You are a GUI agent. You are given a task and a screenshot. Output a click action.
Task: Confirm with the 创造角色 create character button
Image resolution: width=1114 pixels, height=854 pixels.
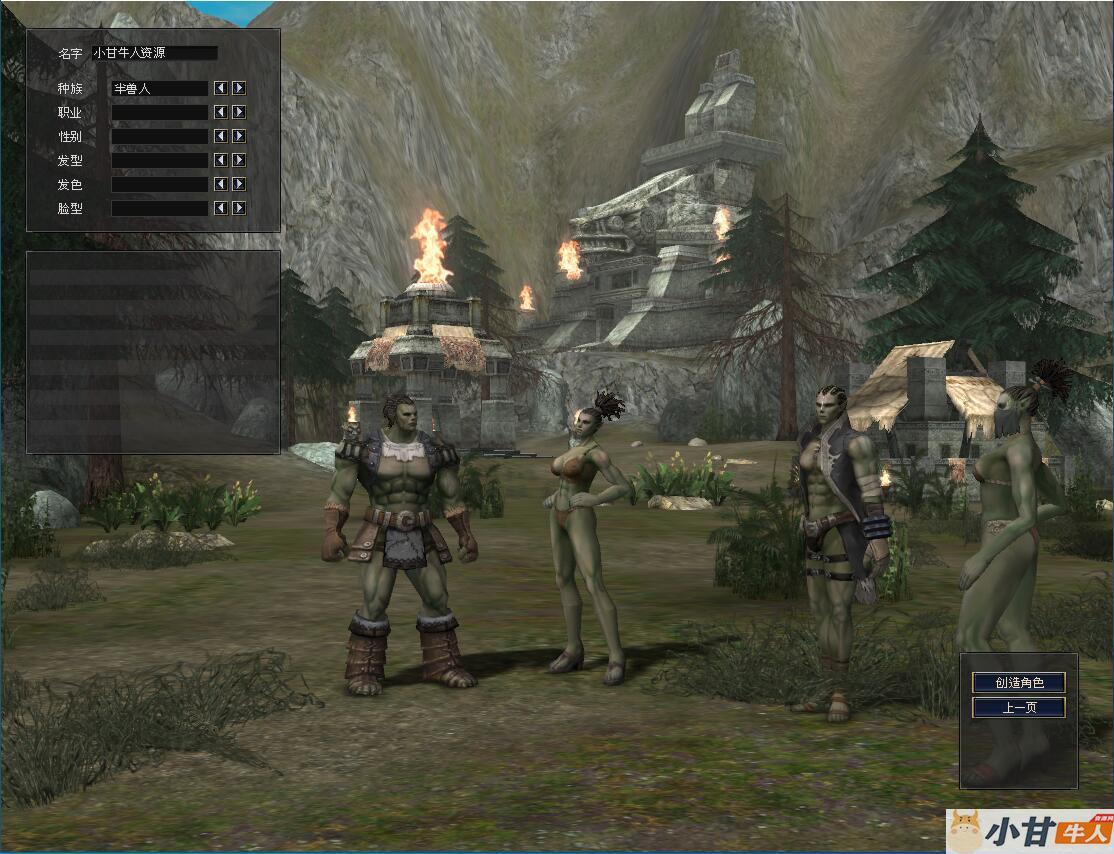[x=1018, y=683]
